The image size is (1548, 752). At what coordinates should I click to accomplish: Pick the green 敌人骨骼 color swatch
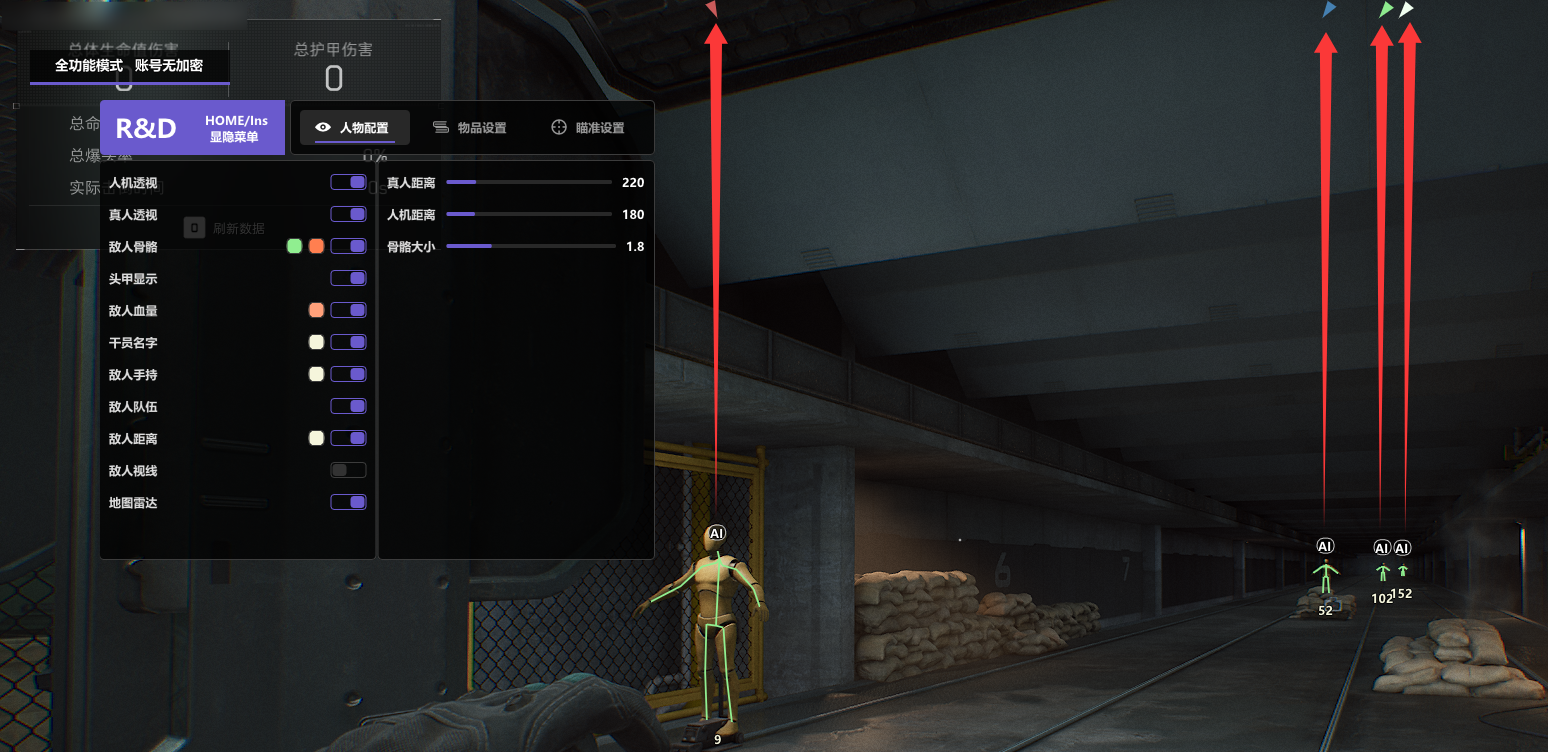294,246
